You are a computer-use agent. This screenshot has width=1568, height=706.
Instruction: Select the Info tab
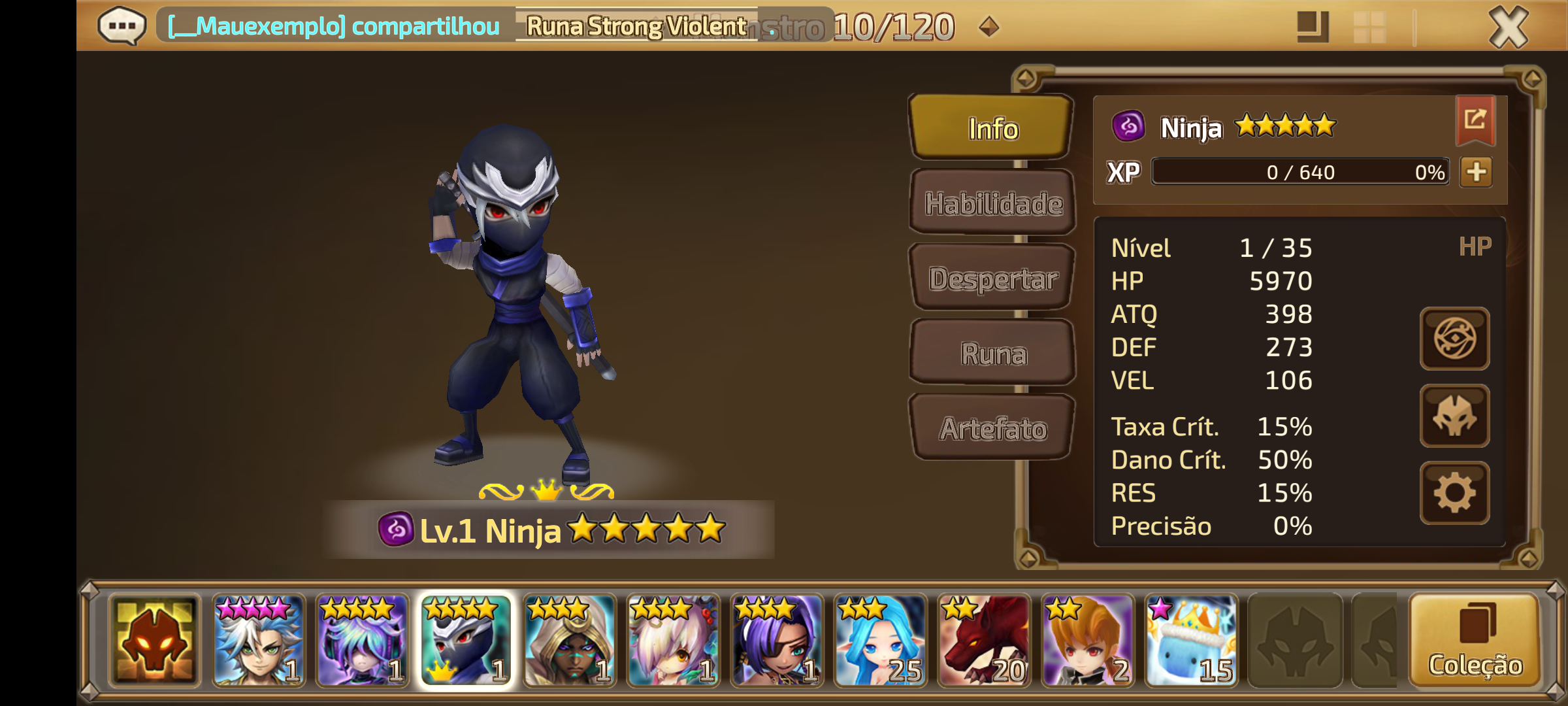pos(992,129)
